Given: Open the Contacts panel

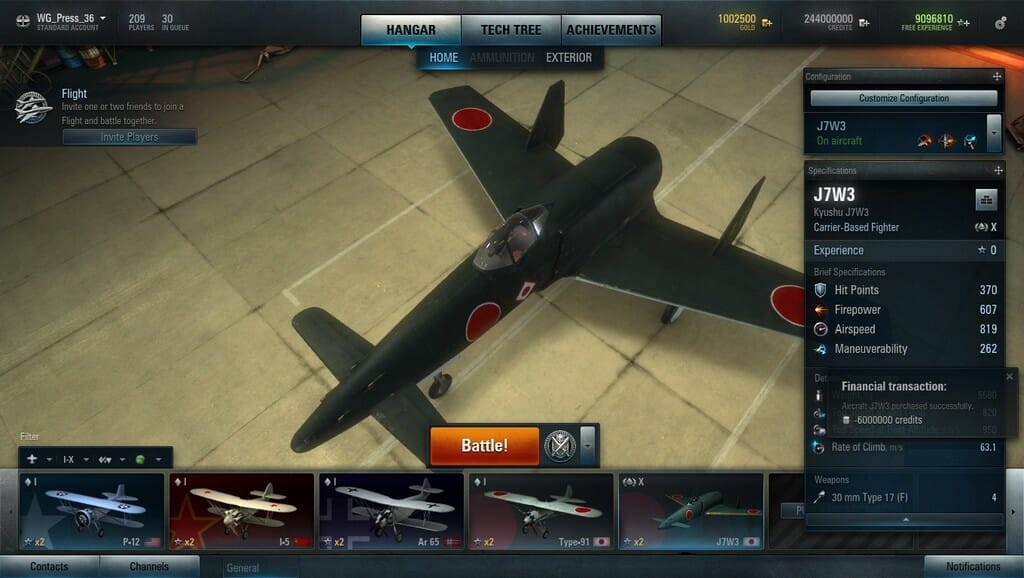Looking at the screenshot, I should pyautogui.click(x=49, y=567).
